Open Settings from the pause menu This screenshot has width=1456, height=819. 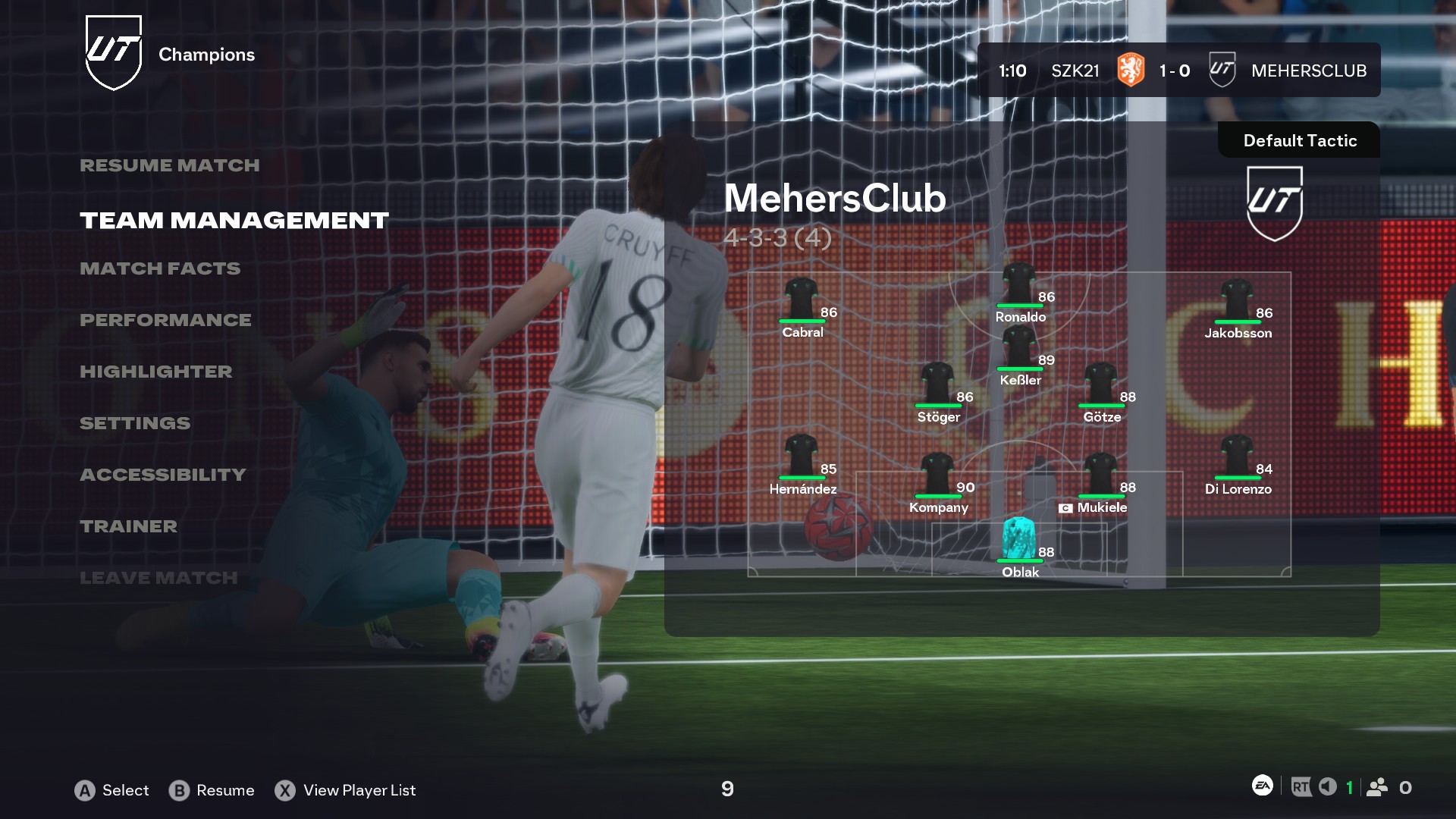point(135,423)
